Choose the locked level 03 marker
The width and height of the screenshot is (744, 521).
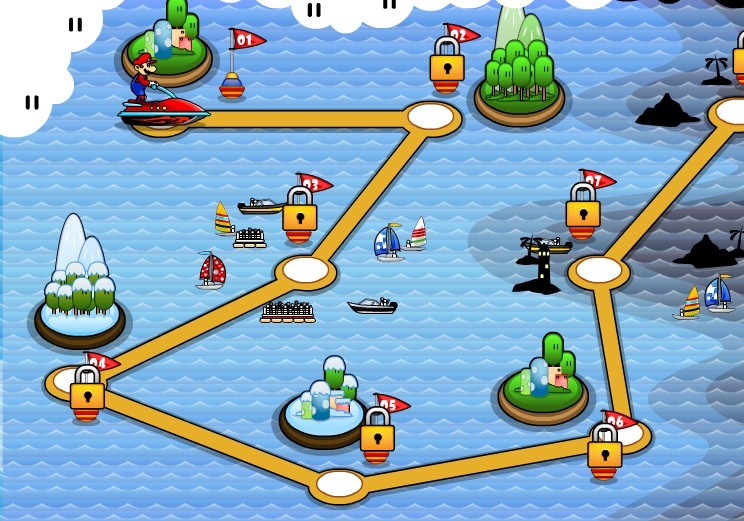pos(300,215)
